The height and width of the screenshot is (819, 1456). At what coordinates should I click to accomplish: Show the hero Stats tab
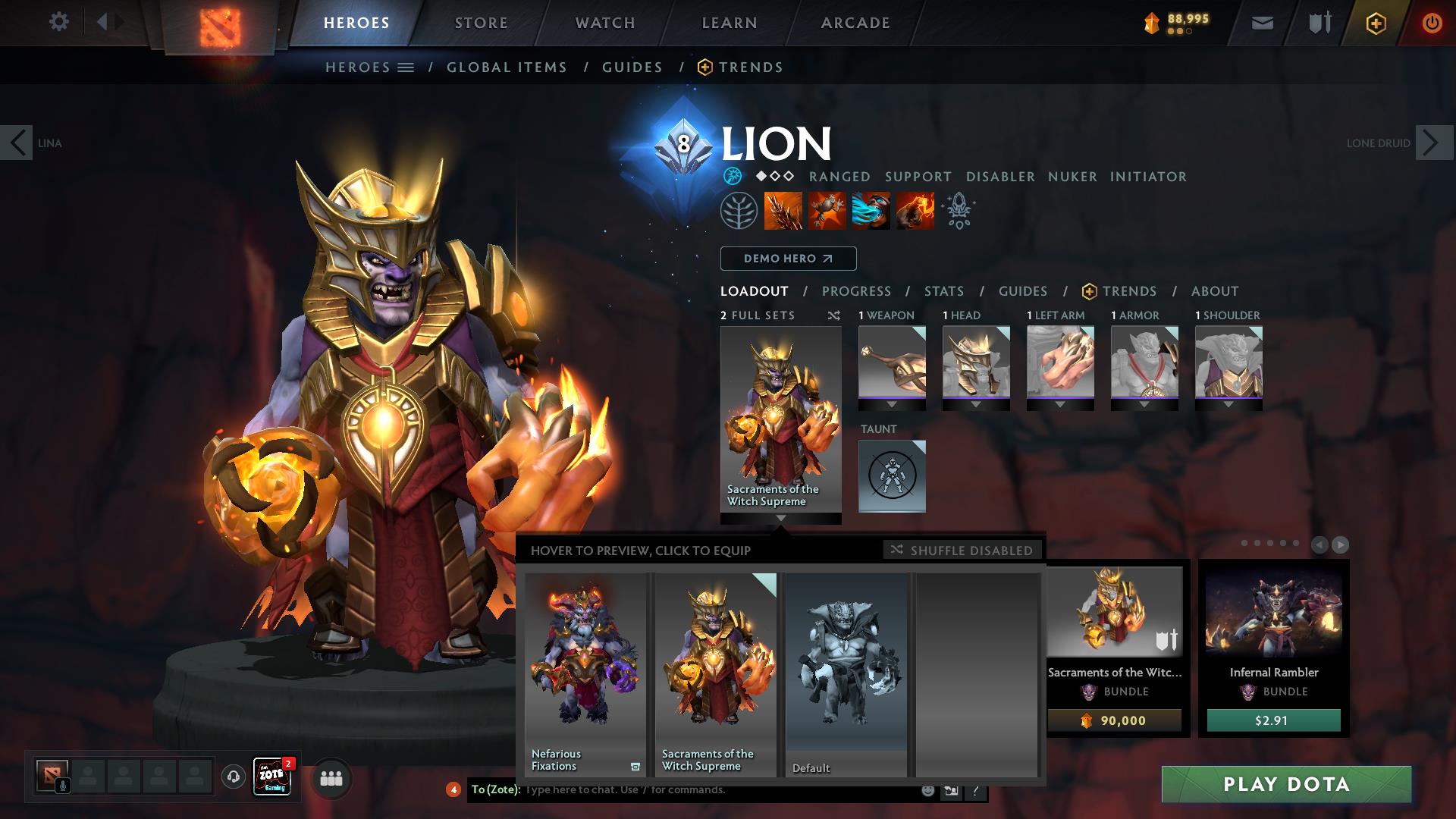[944, 291]
